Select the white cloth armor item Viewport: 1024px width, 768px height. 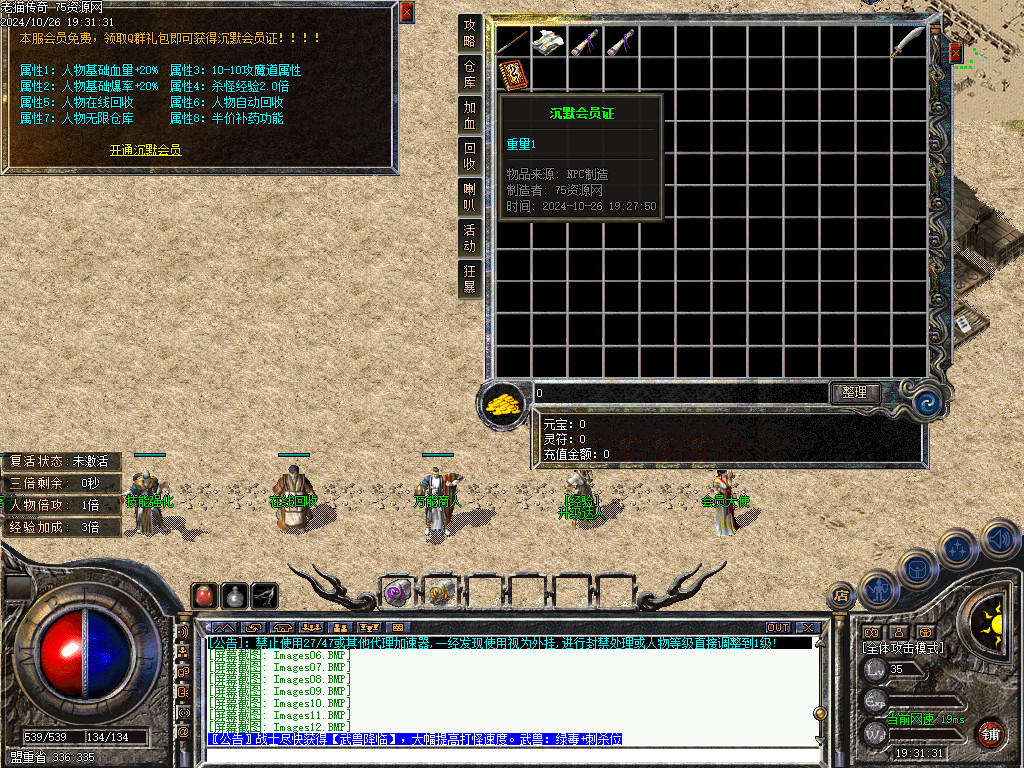click(548, 42)
